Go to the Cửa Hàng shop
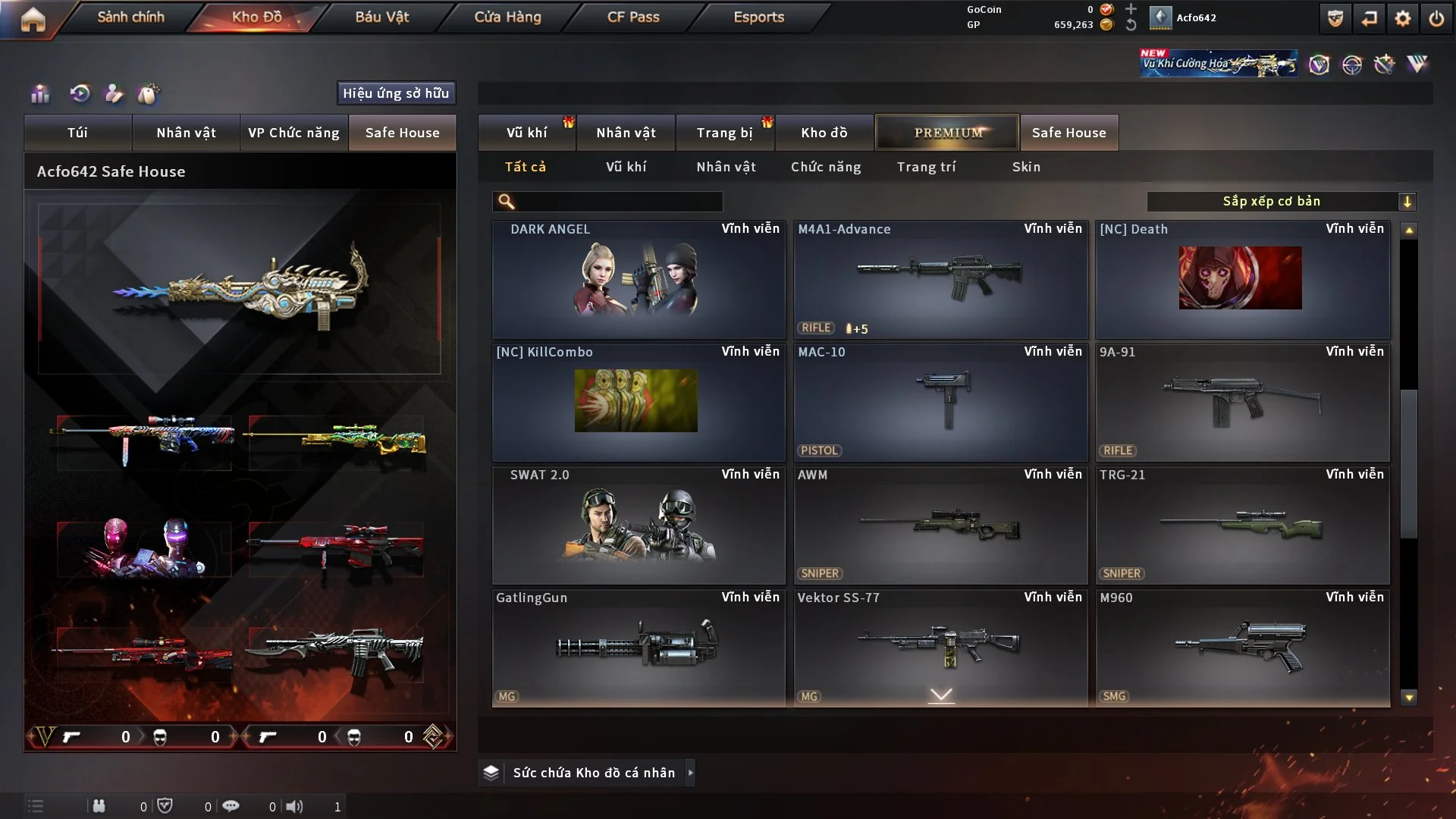The width and height of the screenshot is (1456, 819). click(507, 17)
